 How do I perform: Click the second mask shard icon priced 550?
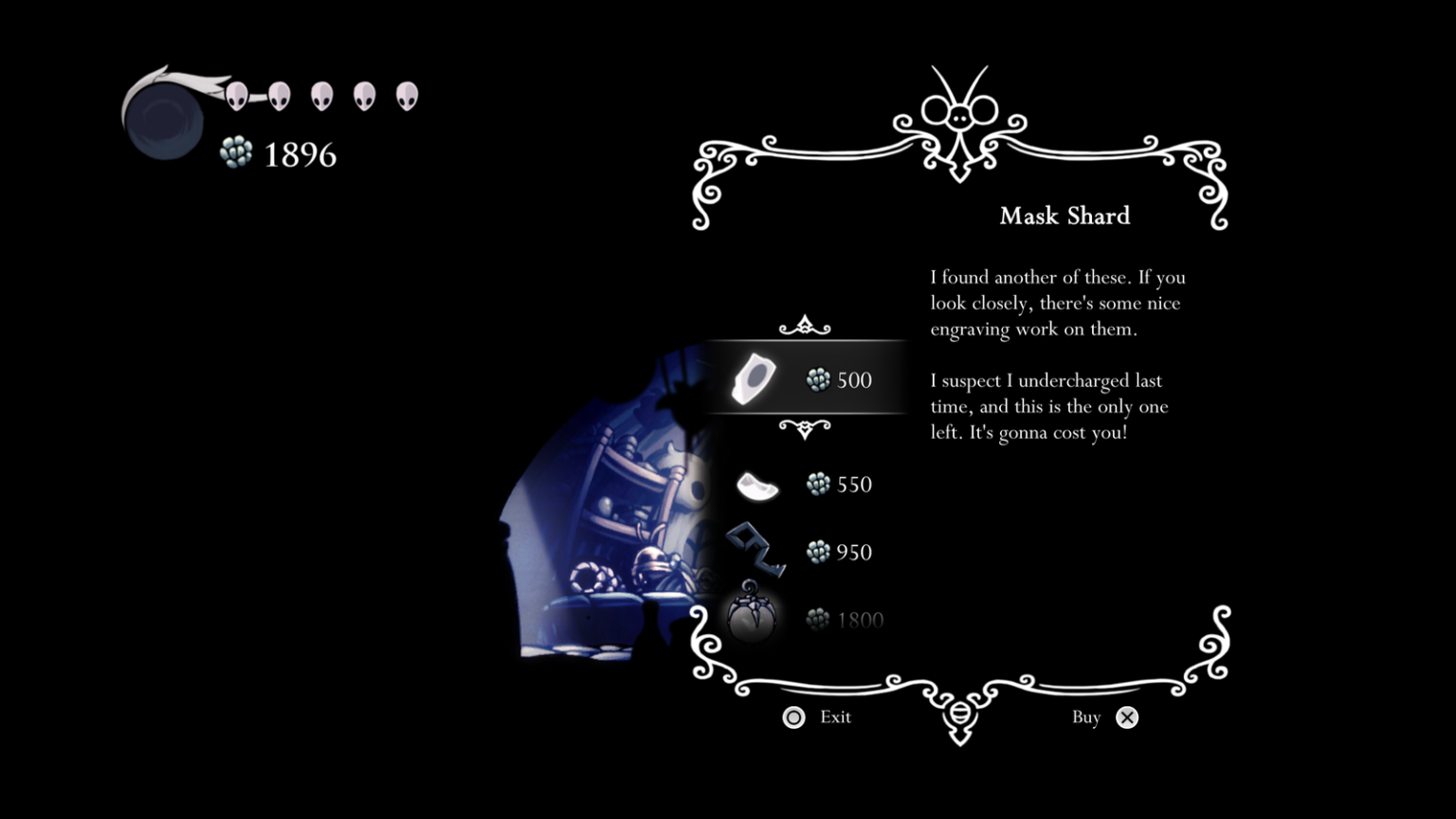point(756,486)
